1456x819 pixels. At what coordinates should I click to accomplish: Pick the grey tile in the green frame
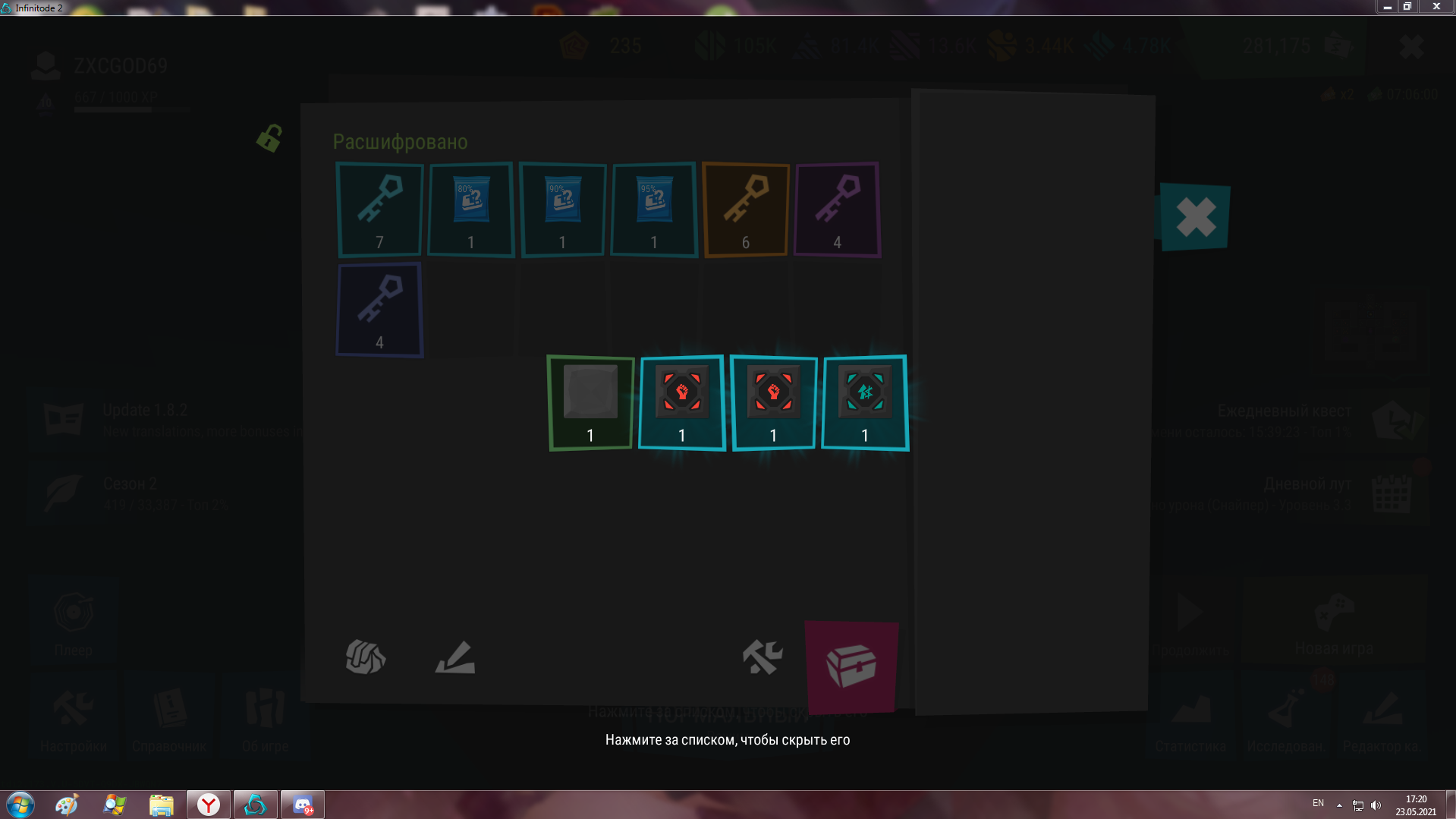[590, 403]
